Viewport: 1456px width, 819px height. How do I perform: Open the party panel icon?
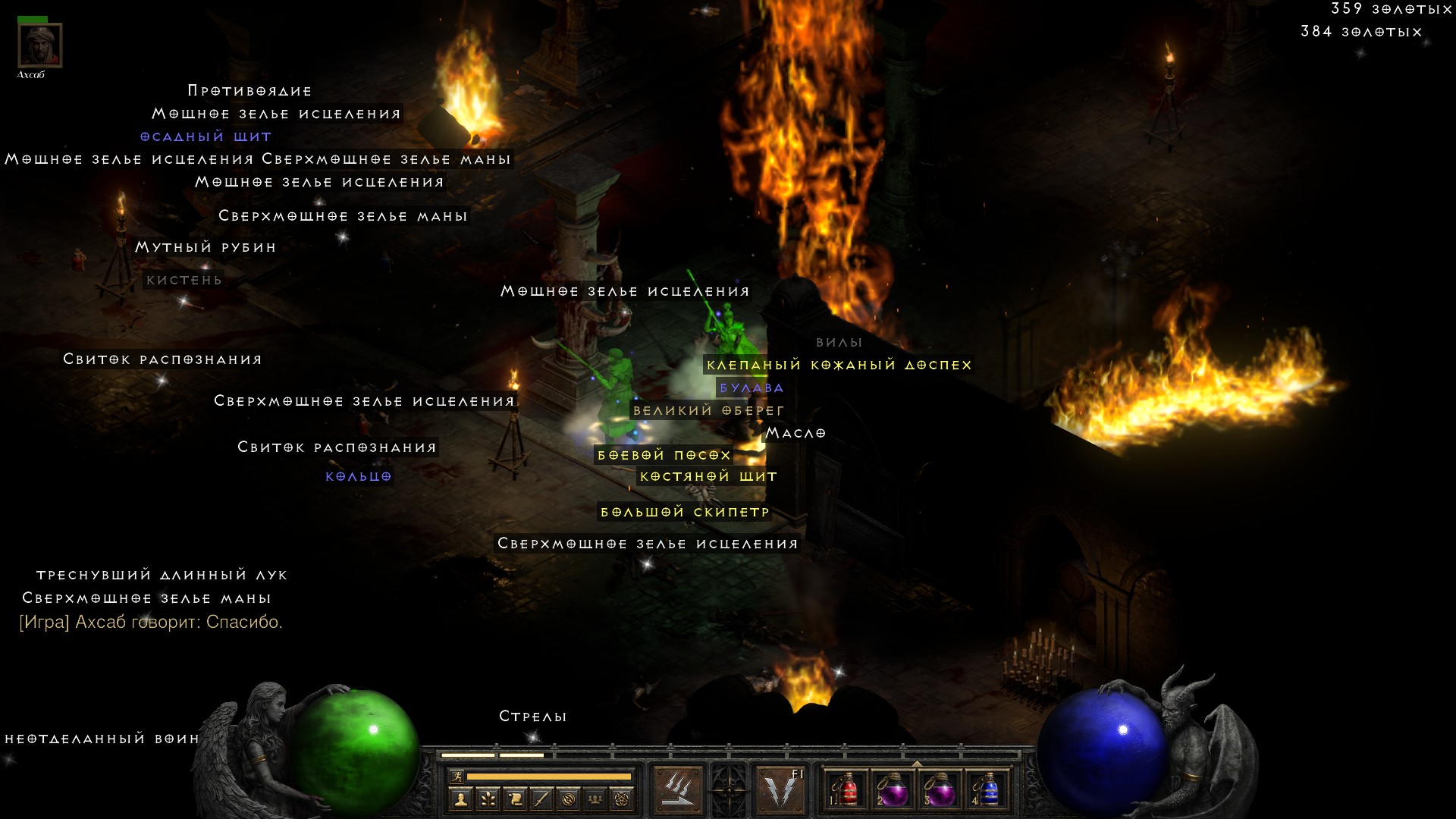pyautogui.click(x=595, y=799)
